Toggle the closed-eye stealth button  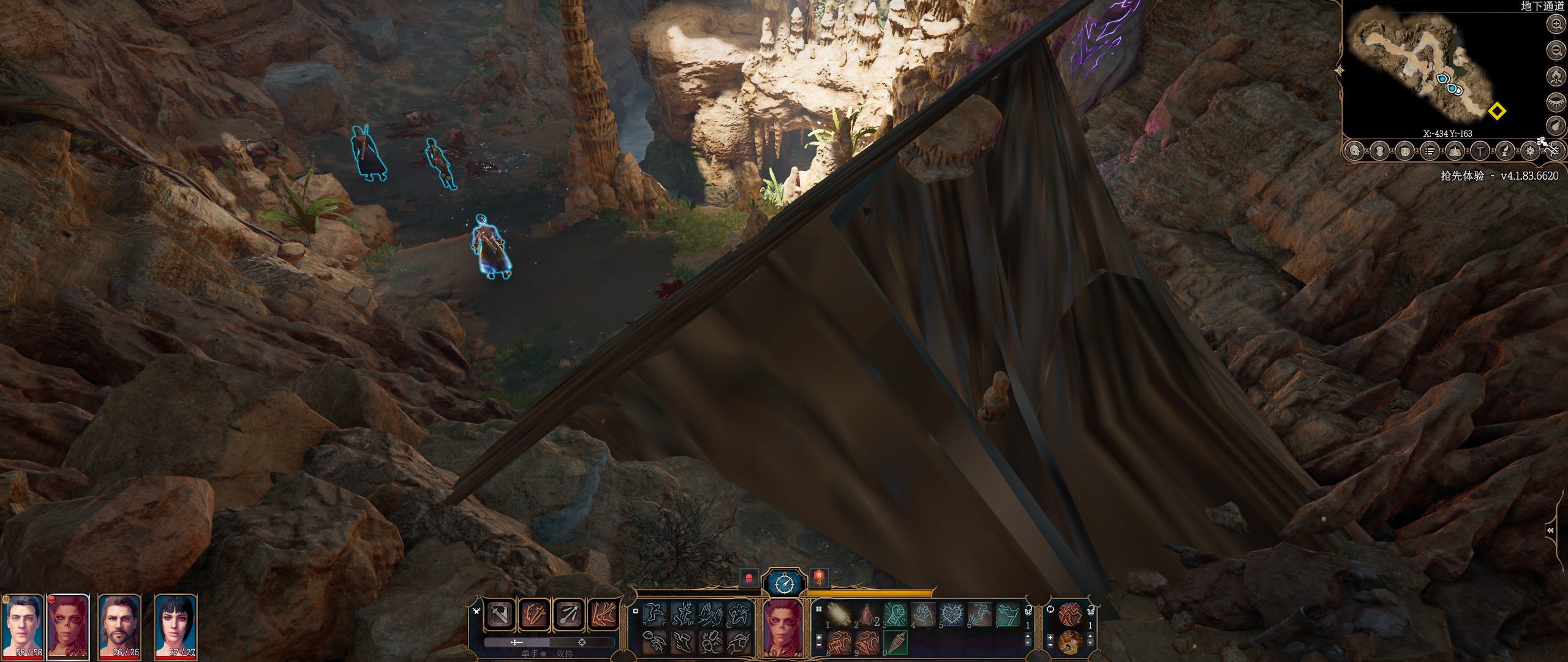(x=1556, y=101)
